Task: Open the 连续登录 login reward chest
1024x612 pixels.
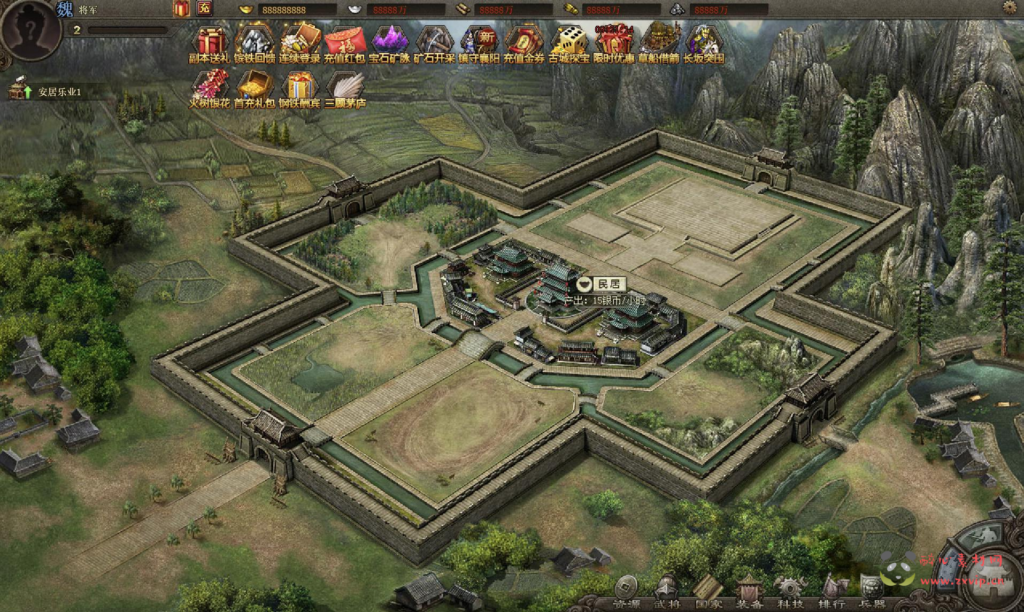Action: pyautogui.click(x=300, y=43)
